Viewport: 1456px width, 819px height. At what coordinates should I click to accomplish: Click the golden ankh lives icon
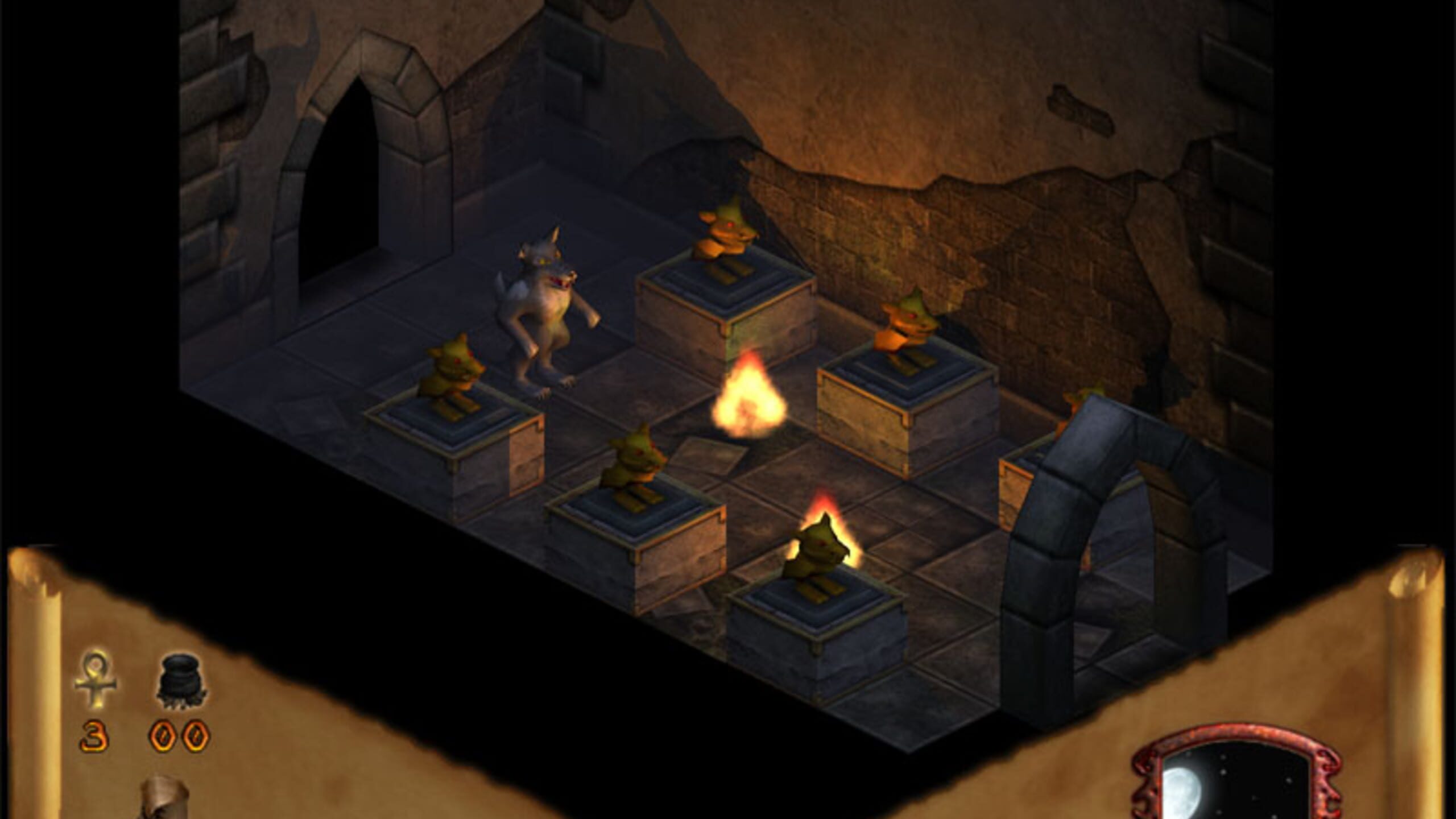tap(96, 679)
